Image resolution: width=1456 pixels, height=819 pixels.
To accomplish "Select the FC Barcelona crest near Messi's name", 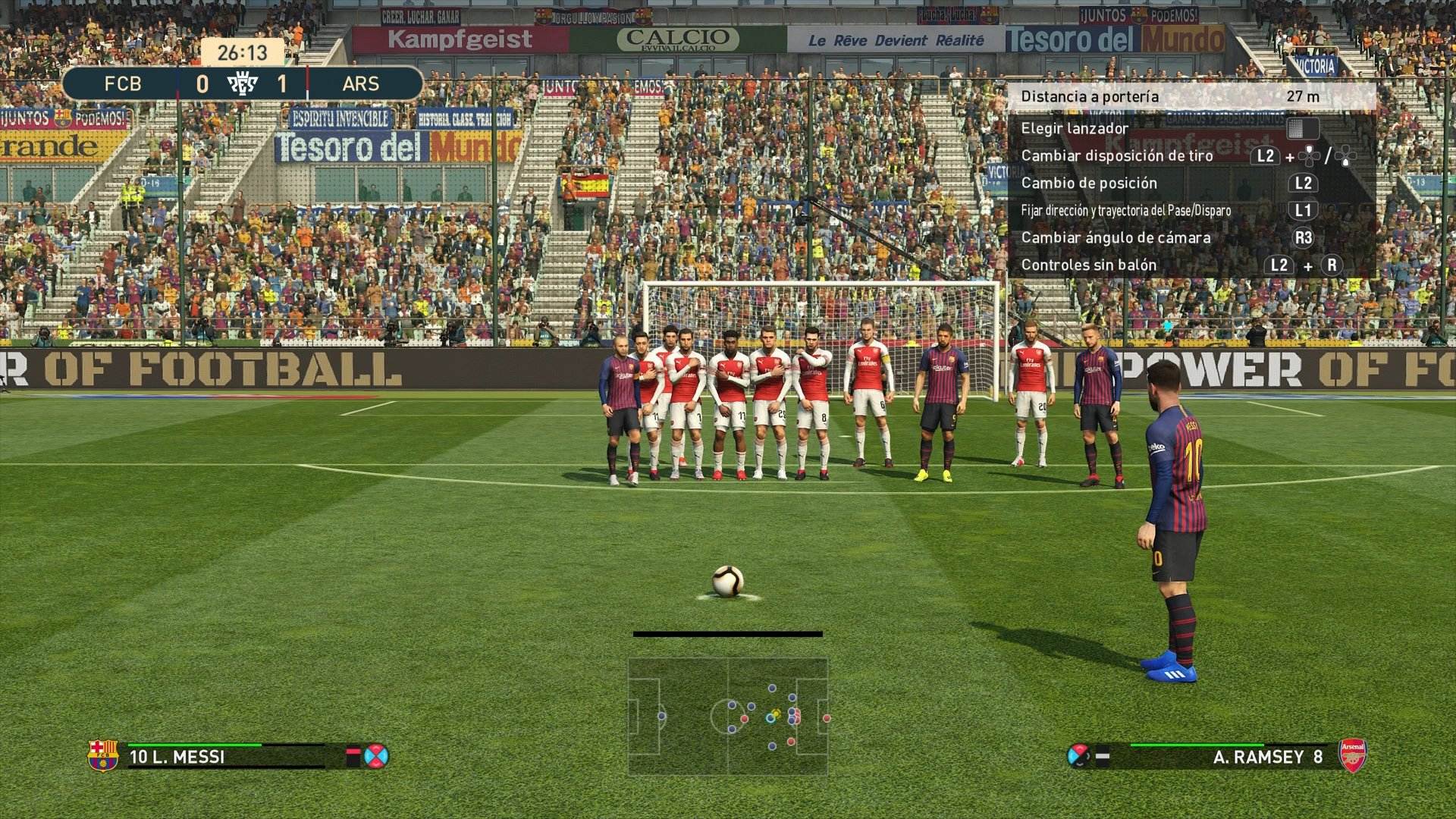I will [102, 756].
